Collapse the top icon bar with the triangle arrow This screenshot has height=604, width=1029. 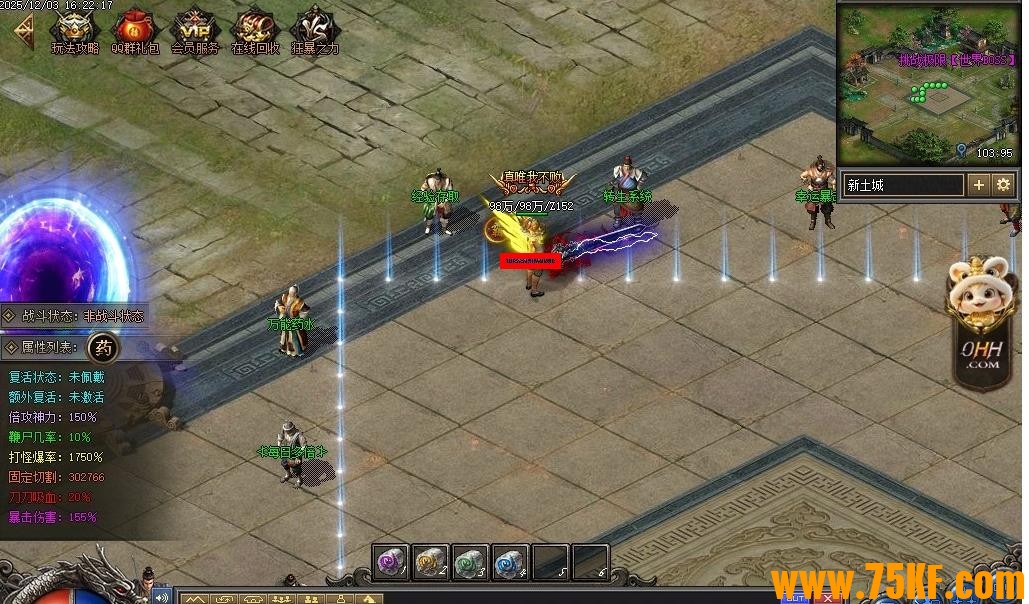point(20,30)
